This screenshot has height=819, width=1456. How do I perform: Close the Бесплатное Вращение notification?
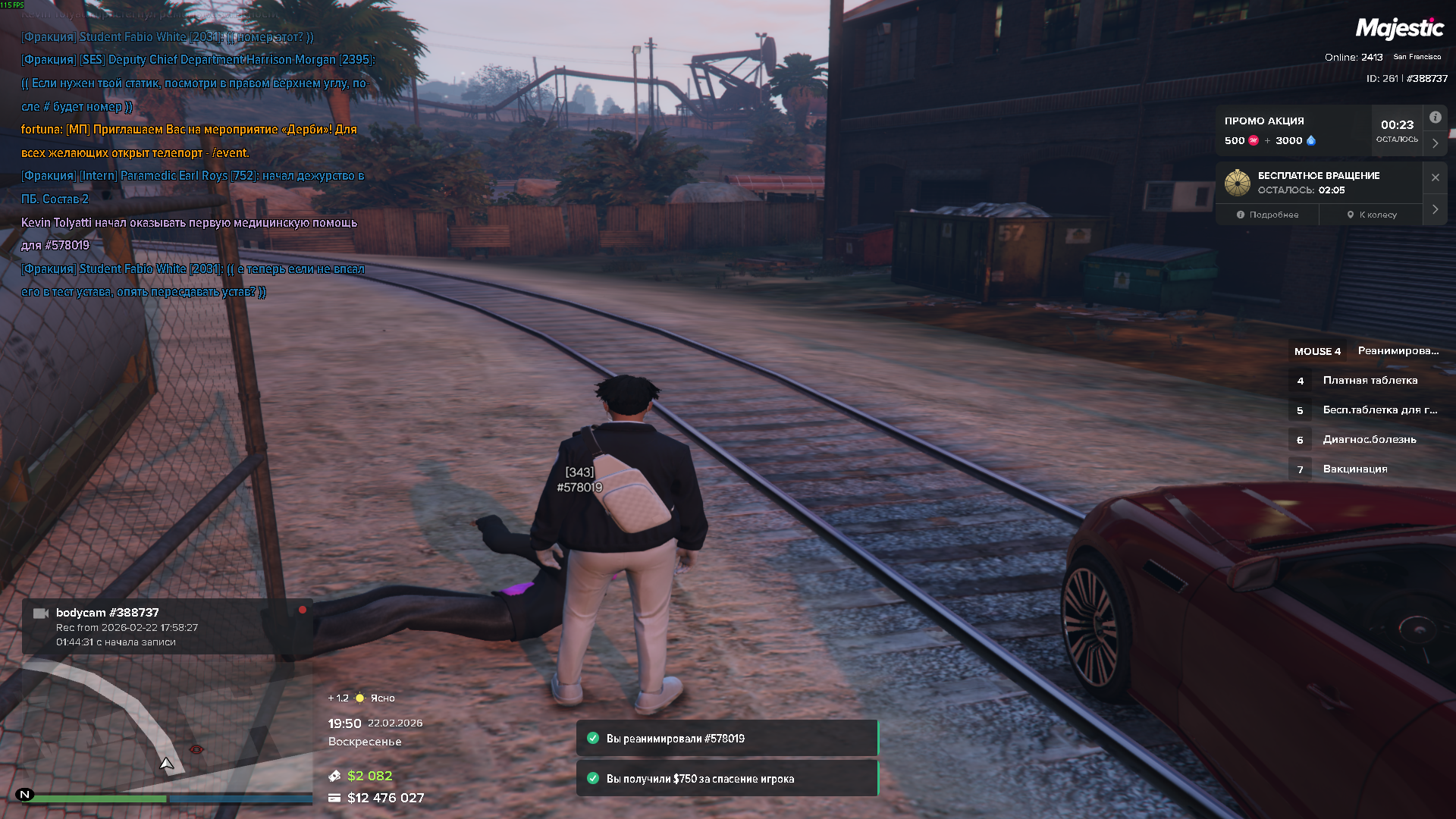[x=1435, y=177]
